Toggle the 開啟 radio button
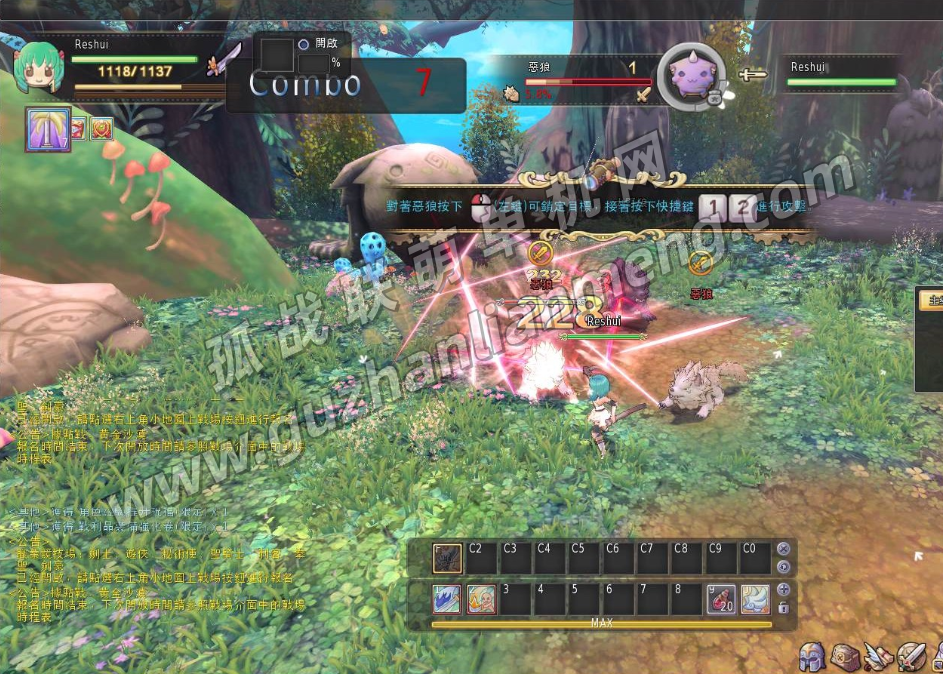943x674 pixels. click(x=303, y=44)
